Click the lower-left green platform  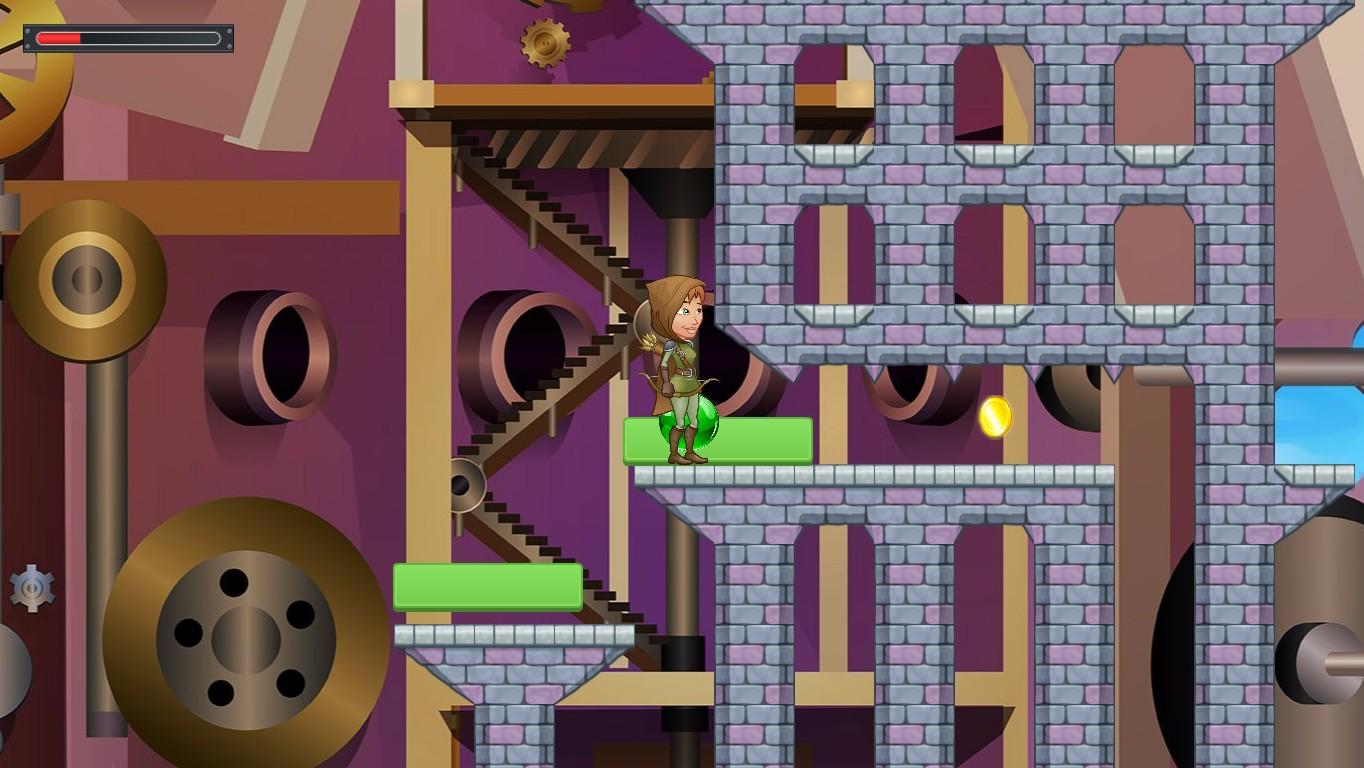point(489,588)
